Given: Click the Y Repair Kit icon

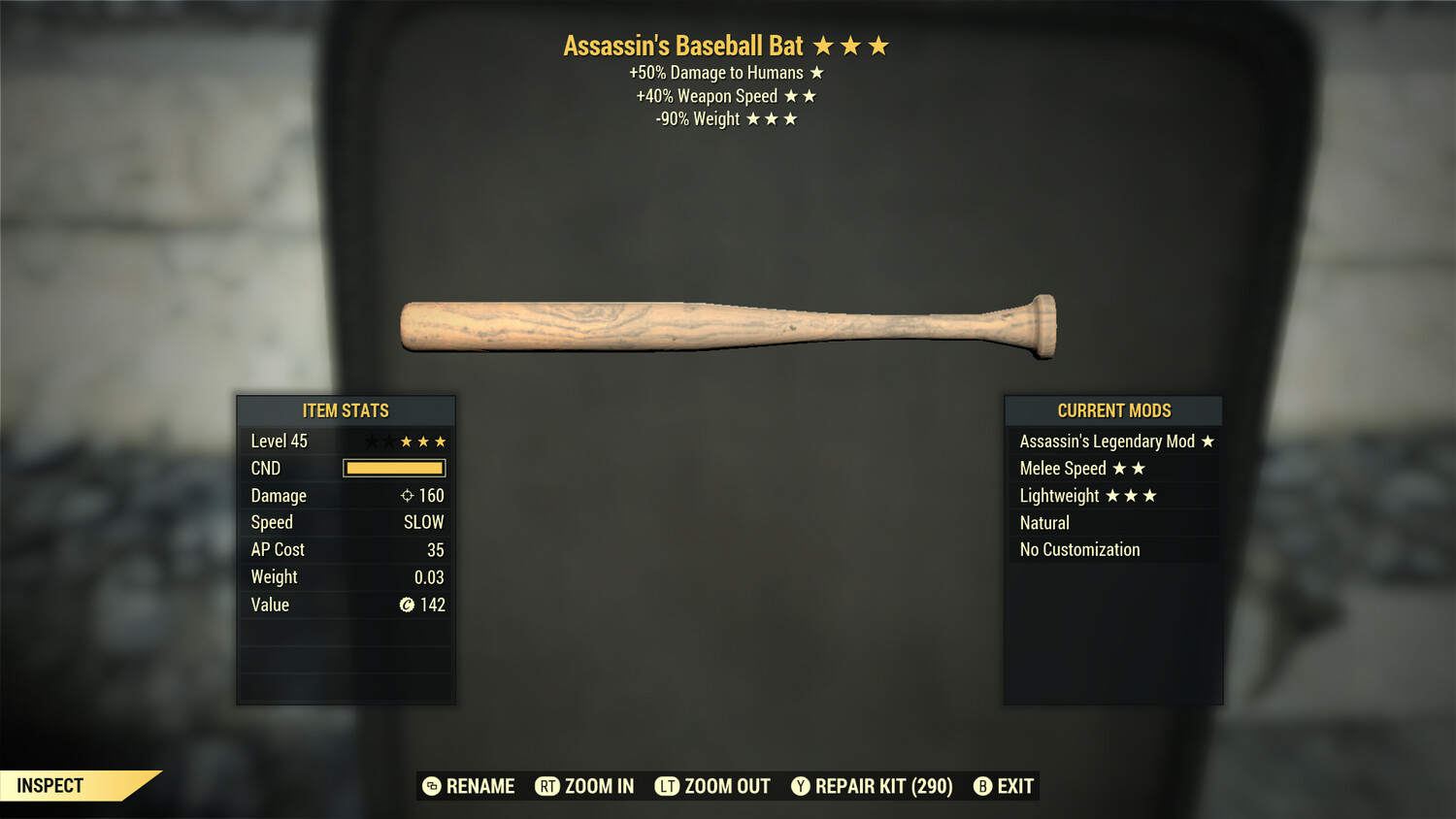Looking at the screenshot, I should click(x=801, y=786).
